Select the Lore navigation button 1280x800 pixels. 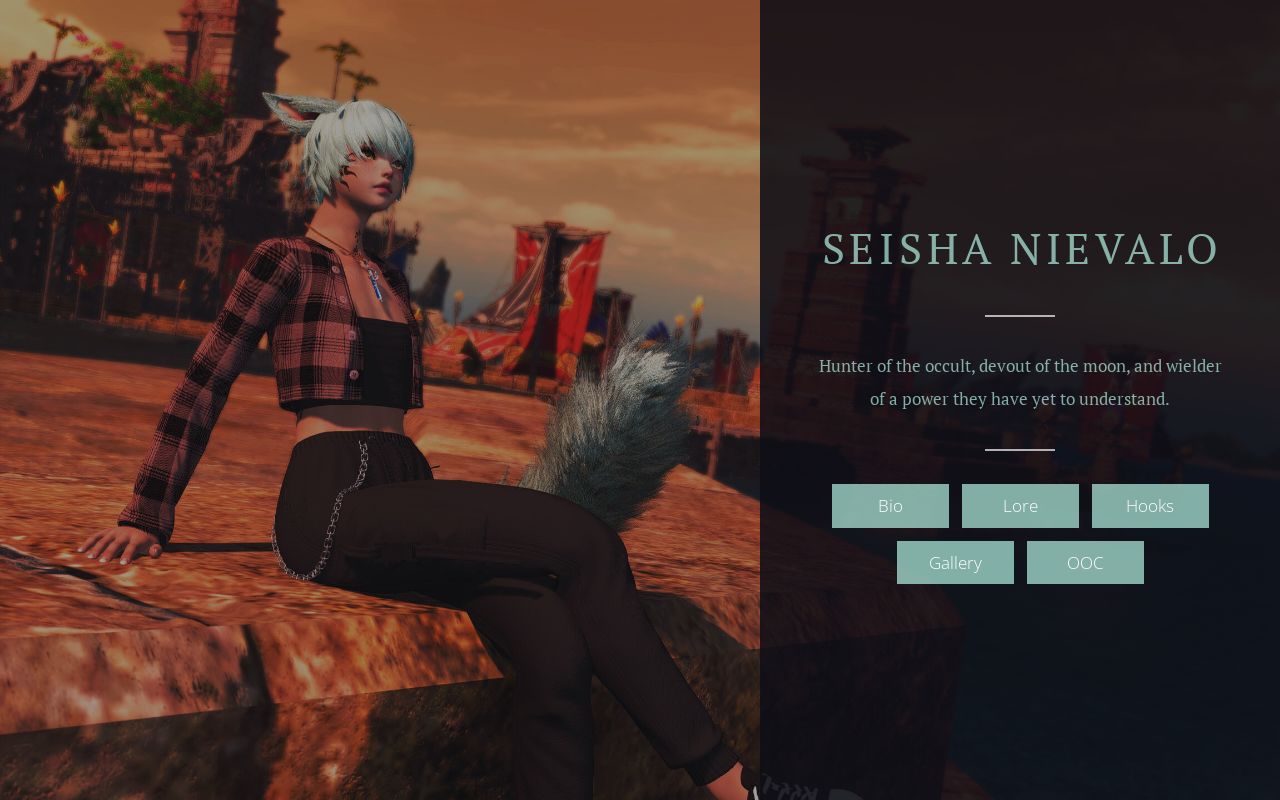[x=1020, y=506]
